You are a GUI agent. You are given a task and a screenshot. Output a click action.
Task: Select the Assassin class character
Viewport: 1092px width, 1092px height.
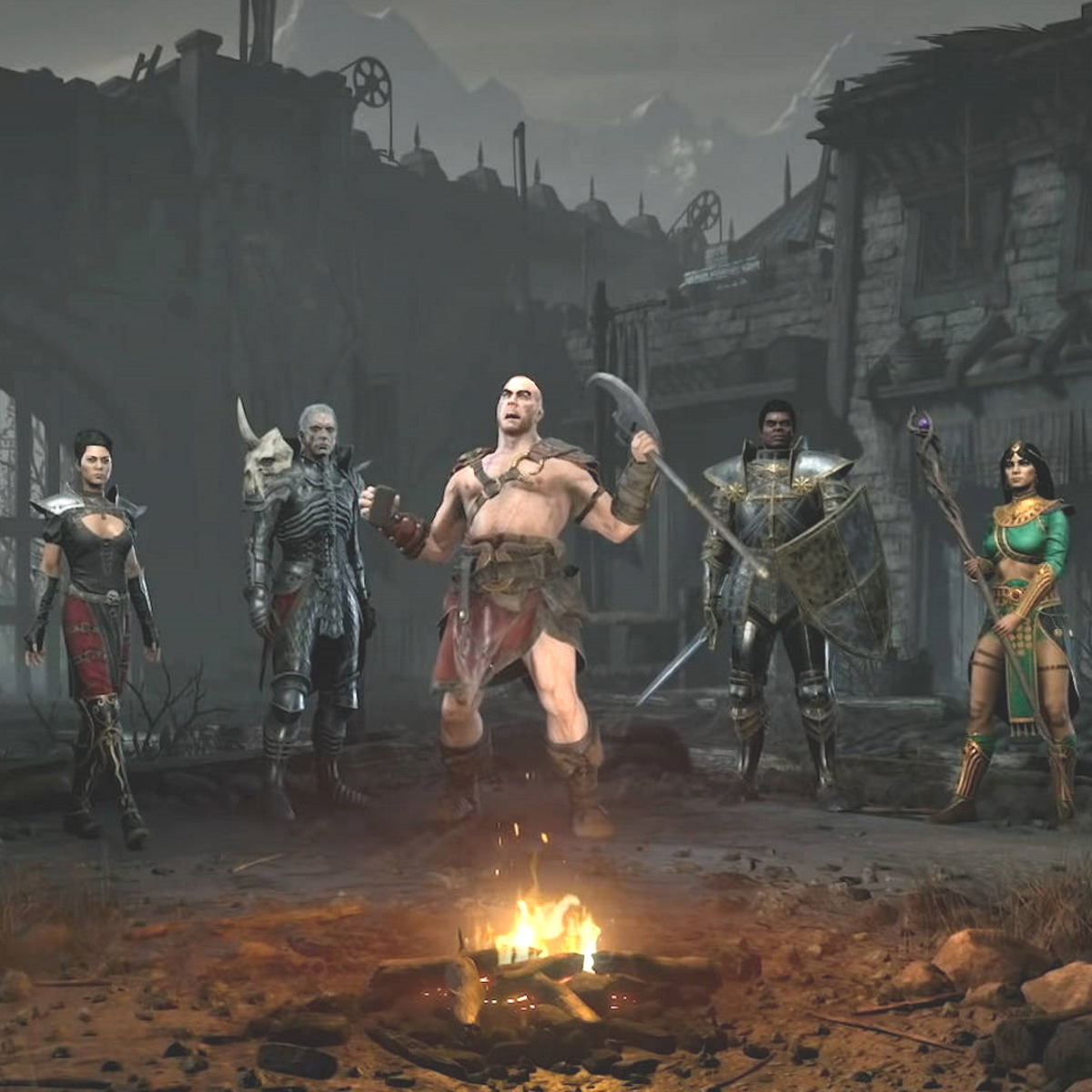[93, 601]
